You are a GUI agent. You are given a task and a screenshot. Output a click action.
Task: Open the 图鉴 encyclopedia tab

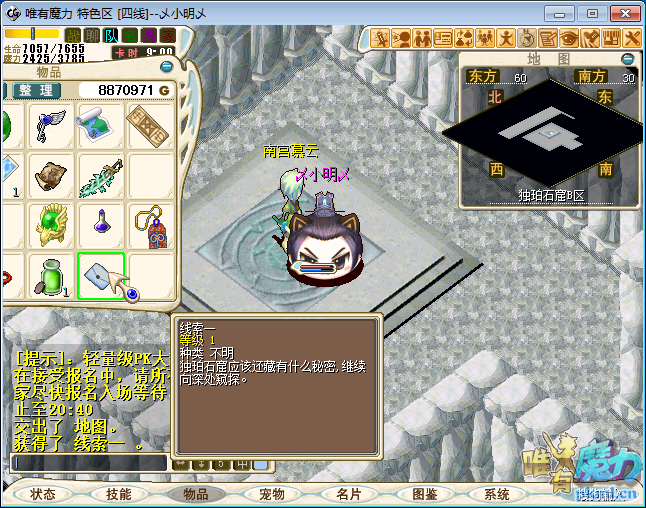coord(425,494)
